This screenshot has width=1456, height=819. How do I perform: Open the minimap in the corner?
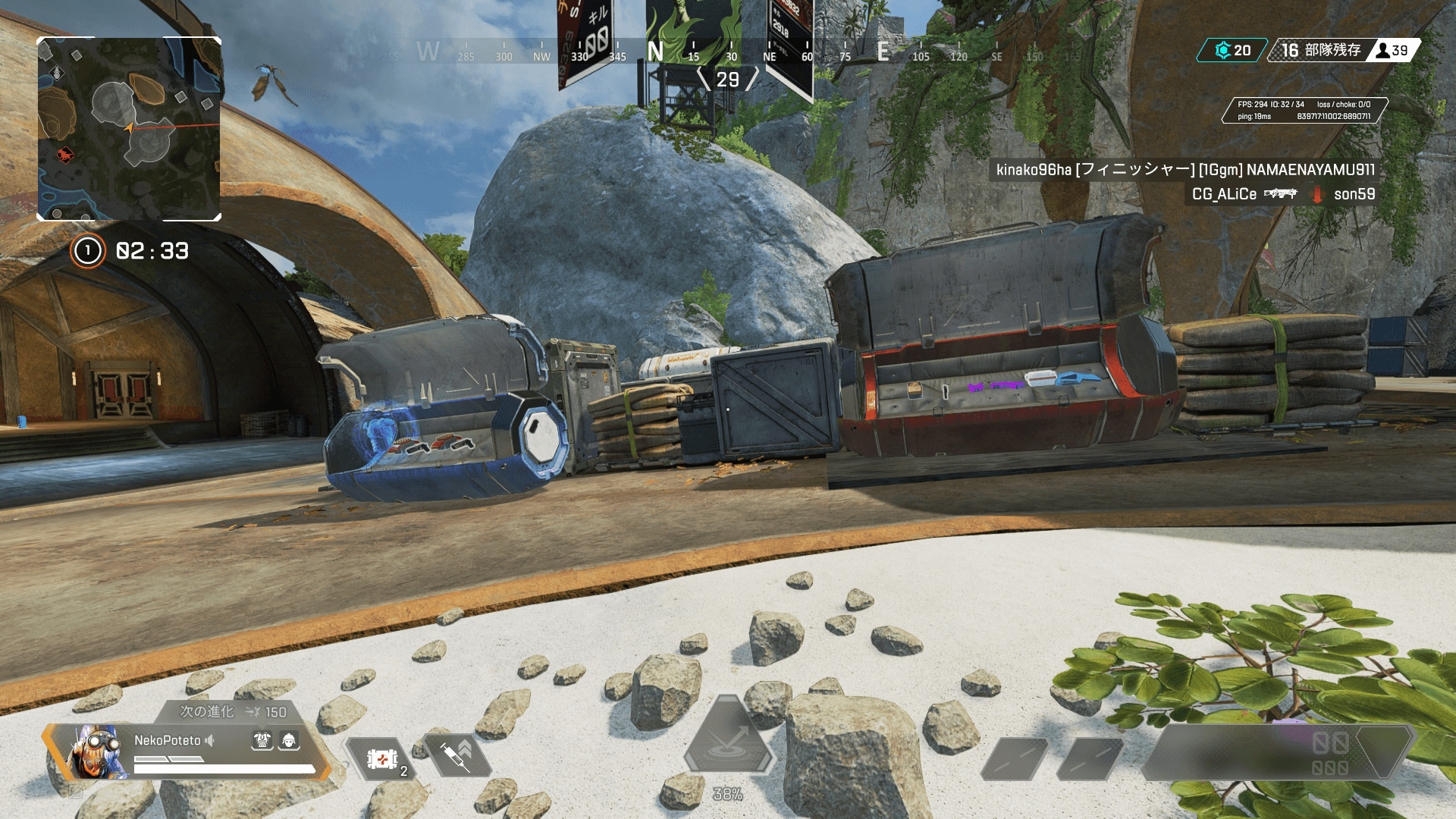[x=129, y=129]
